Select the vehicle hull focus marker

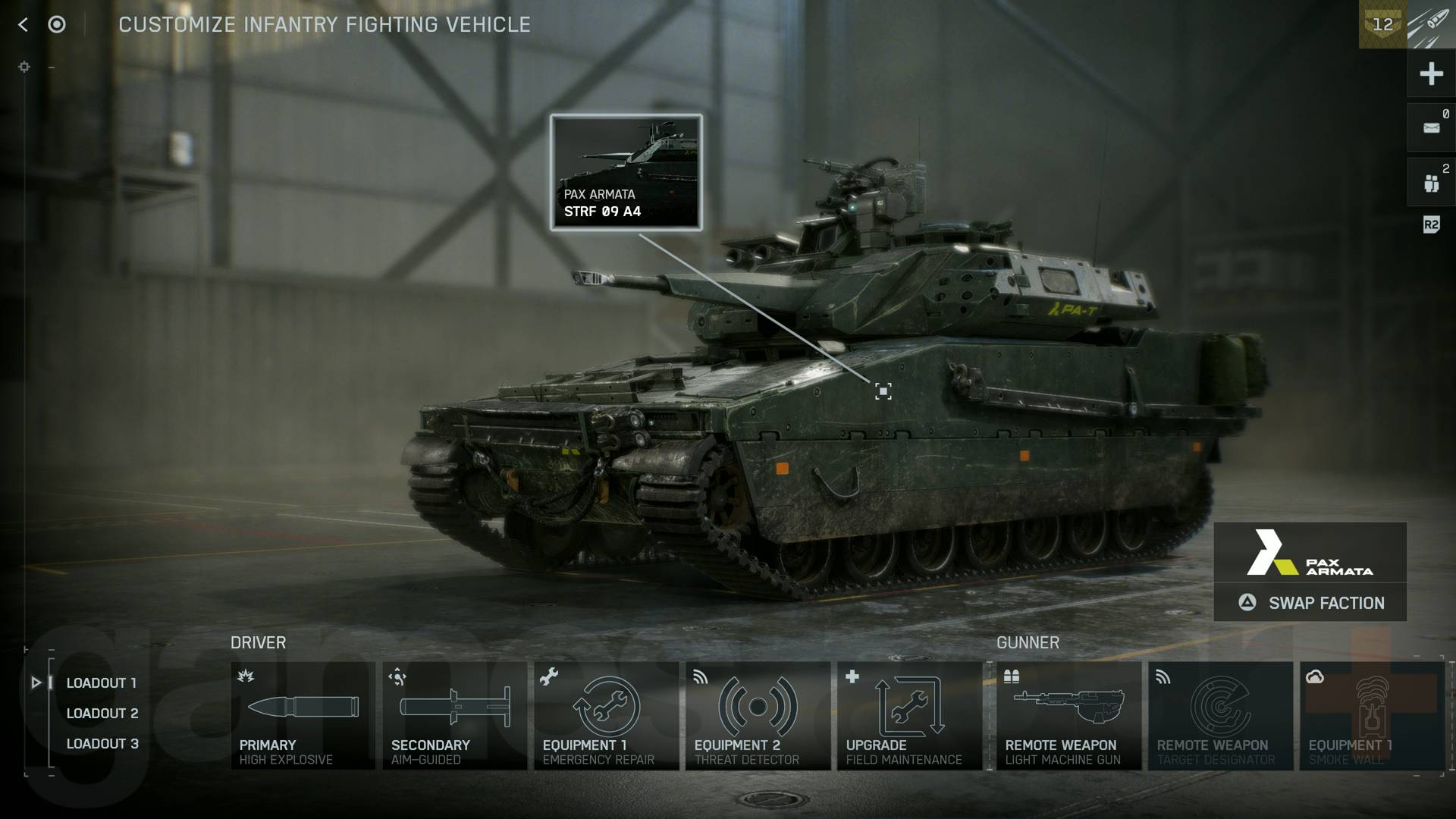coord(883,391)
